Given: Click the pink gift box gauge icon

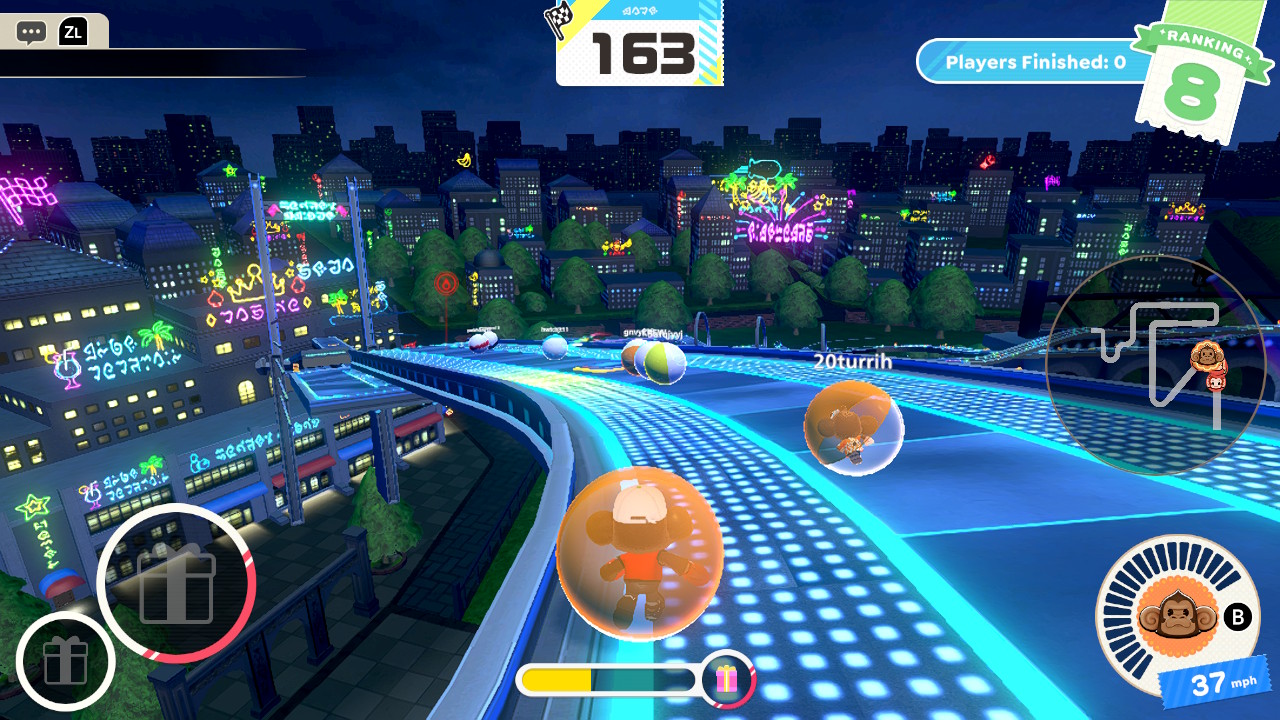Looking at the screenshot, I should click(x=727, y=680).
